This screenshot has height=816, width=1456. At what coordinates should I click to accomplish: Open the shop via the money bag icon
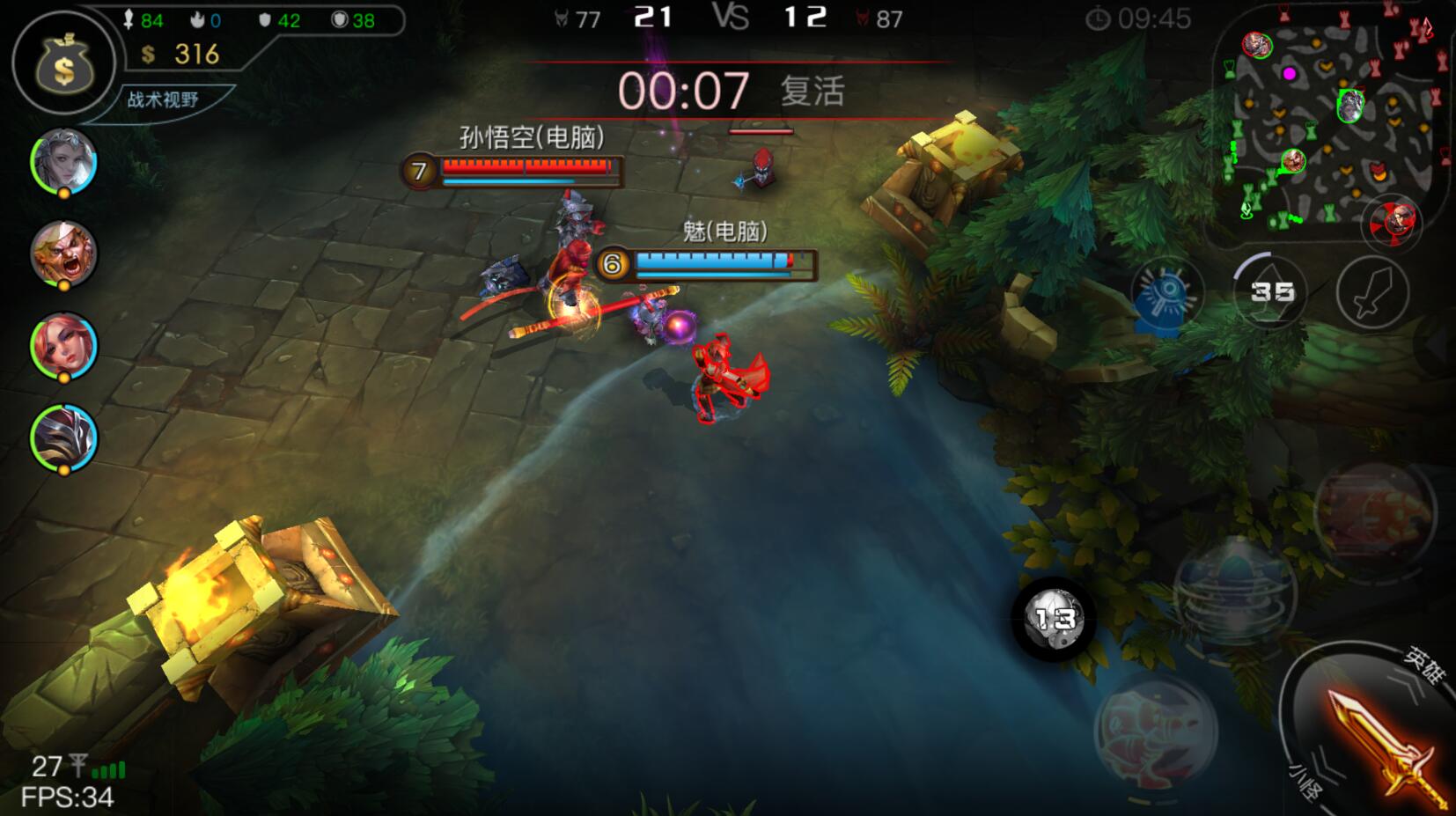(63, 62)
